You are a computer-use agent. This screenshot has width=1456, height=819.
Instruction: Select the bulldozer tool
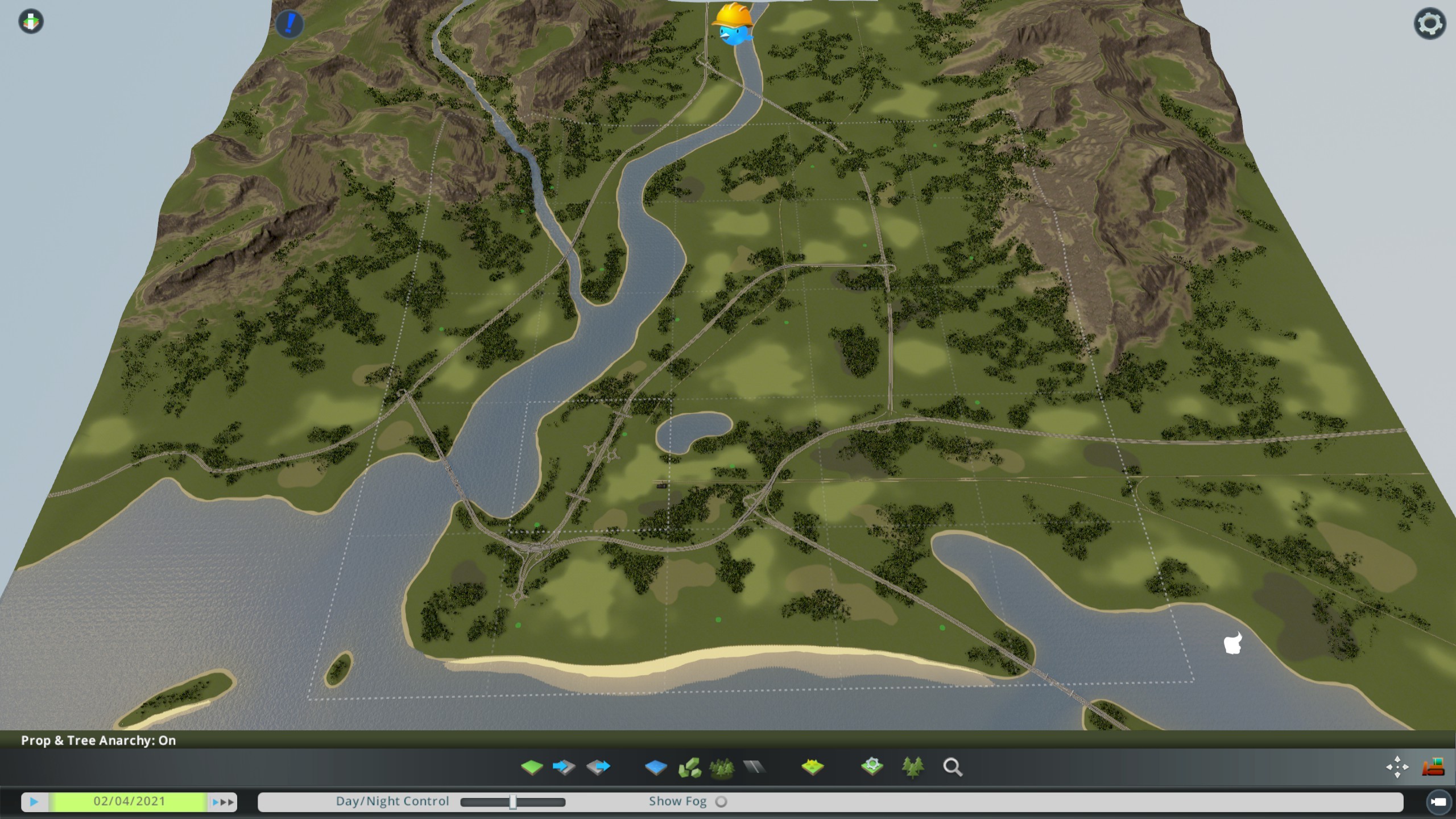pos(1433,767)
